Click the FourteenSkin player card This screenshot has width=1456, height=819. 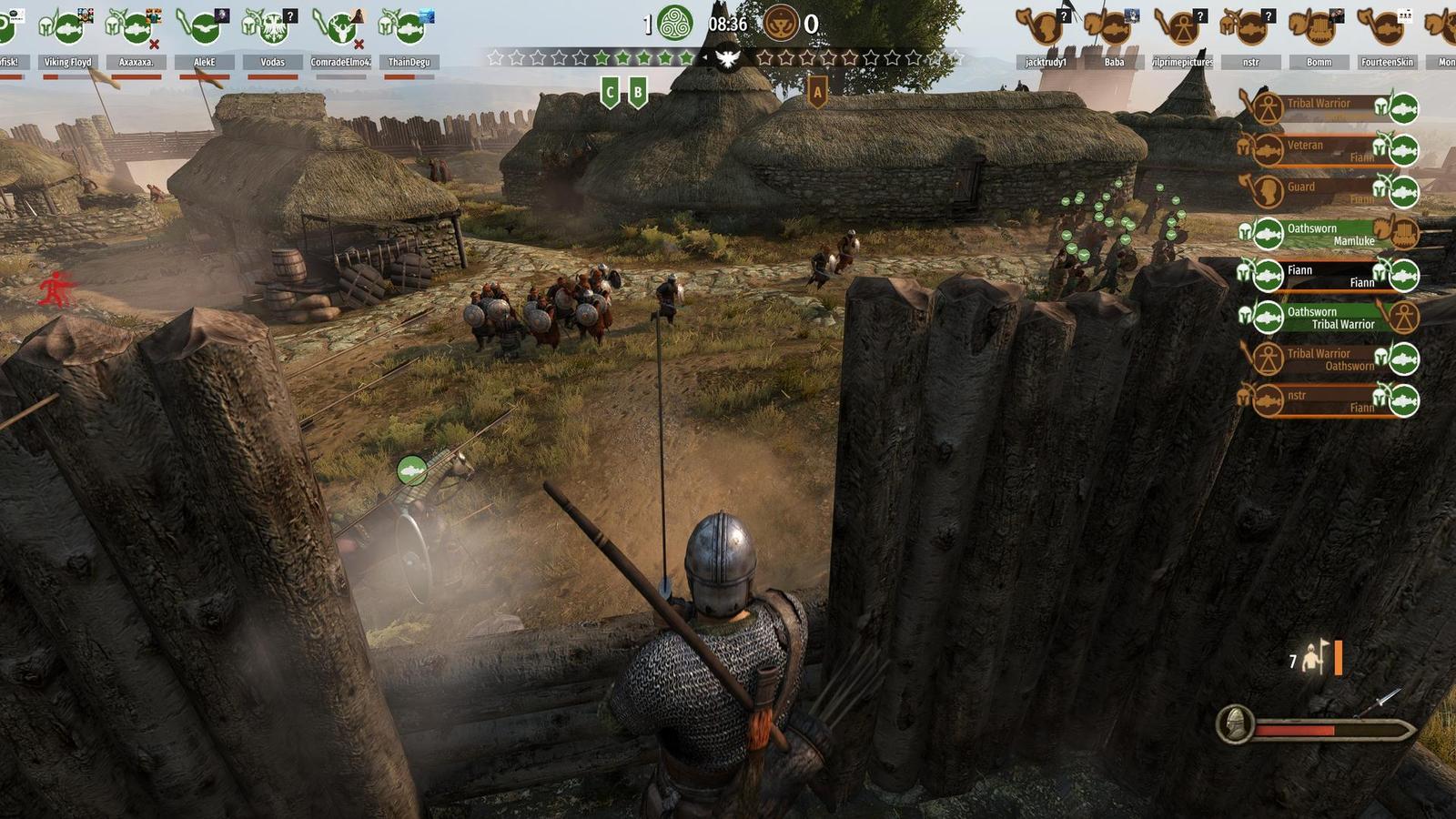tap(1387, 38)
